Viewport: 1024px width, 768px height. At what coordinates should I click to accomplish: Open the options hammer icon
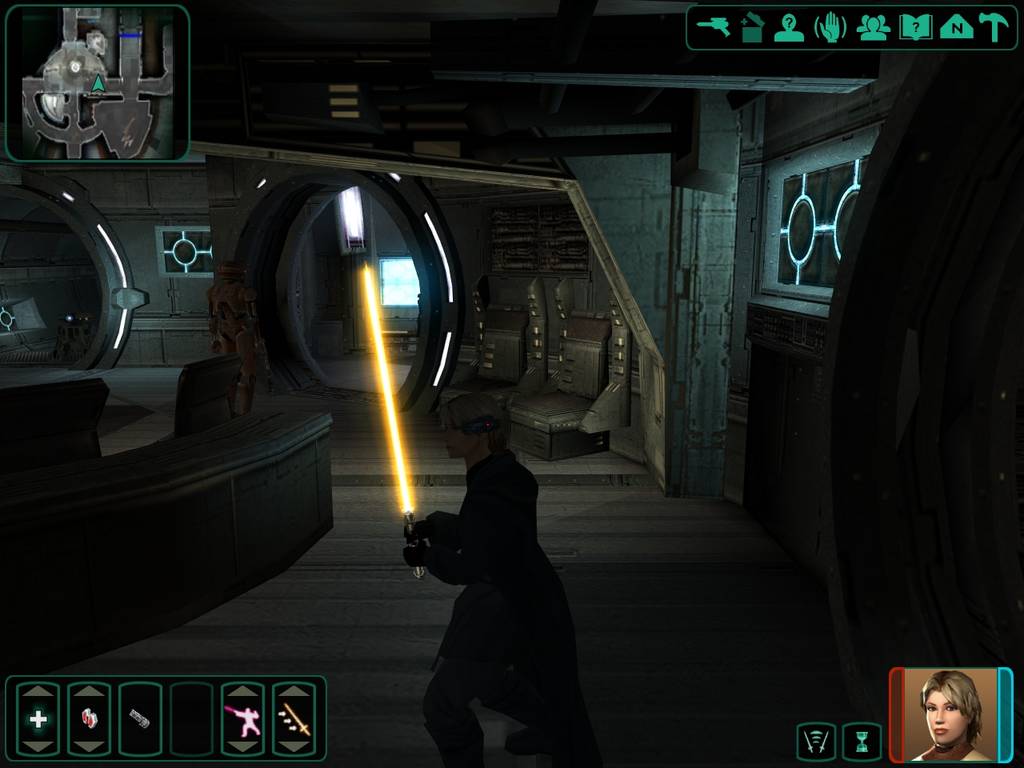(993, 27)
